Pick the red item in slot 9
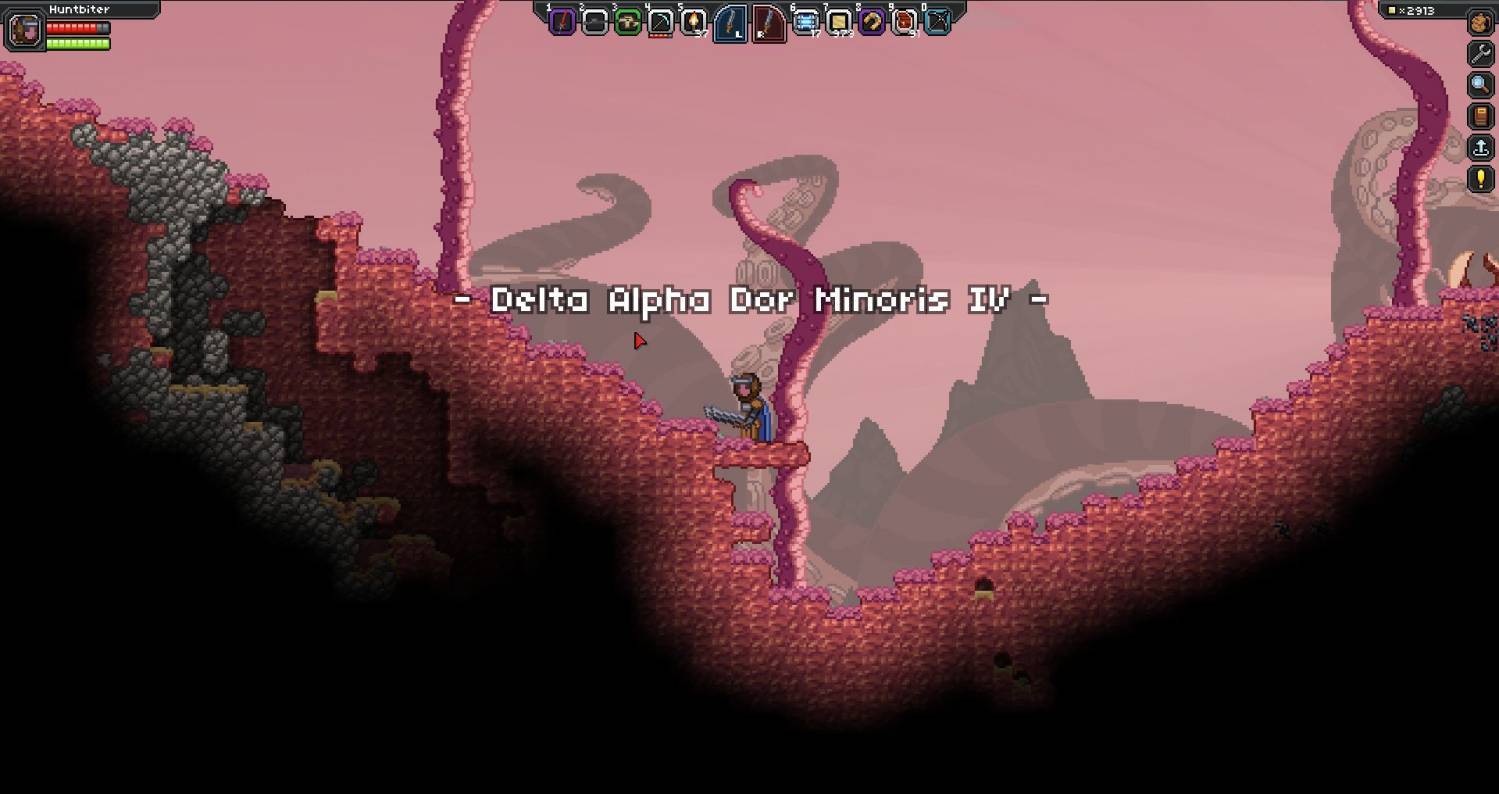1499x794 pixels. coord(905,21)
